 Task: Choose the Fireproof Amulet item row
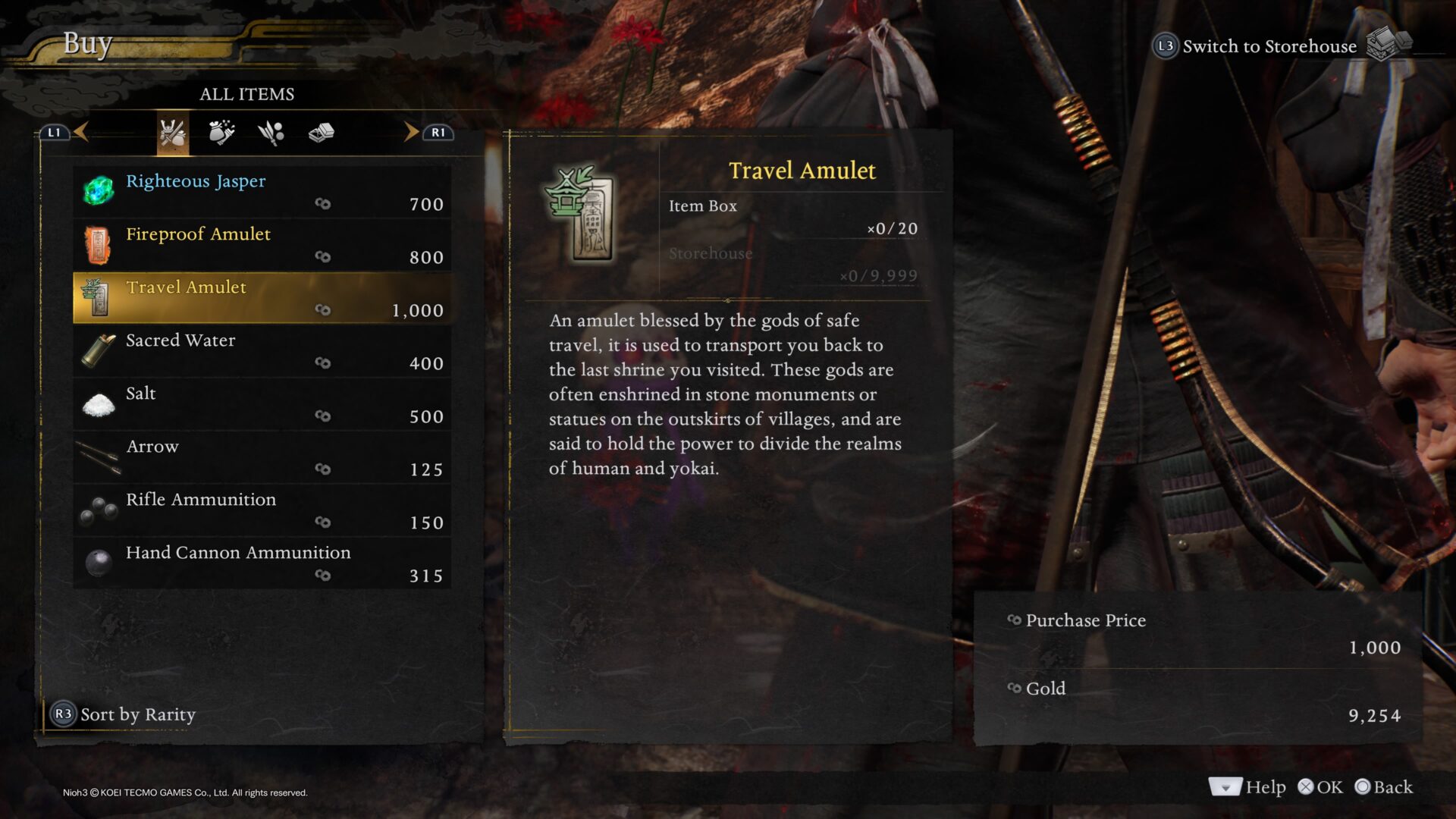[262, 245]
